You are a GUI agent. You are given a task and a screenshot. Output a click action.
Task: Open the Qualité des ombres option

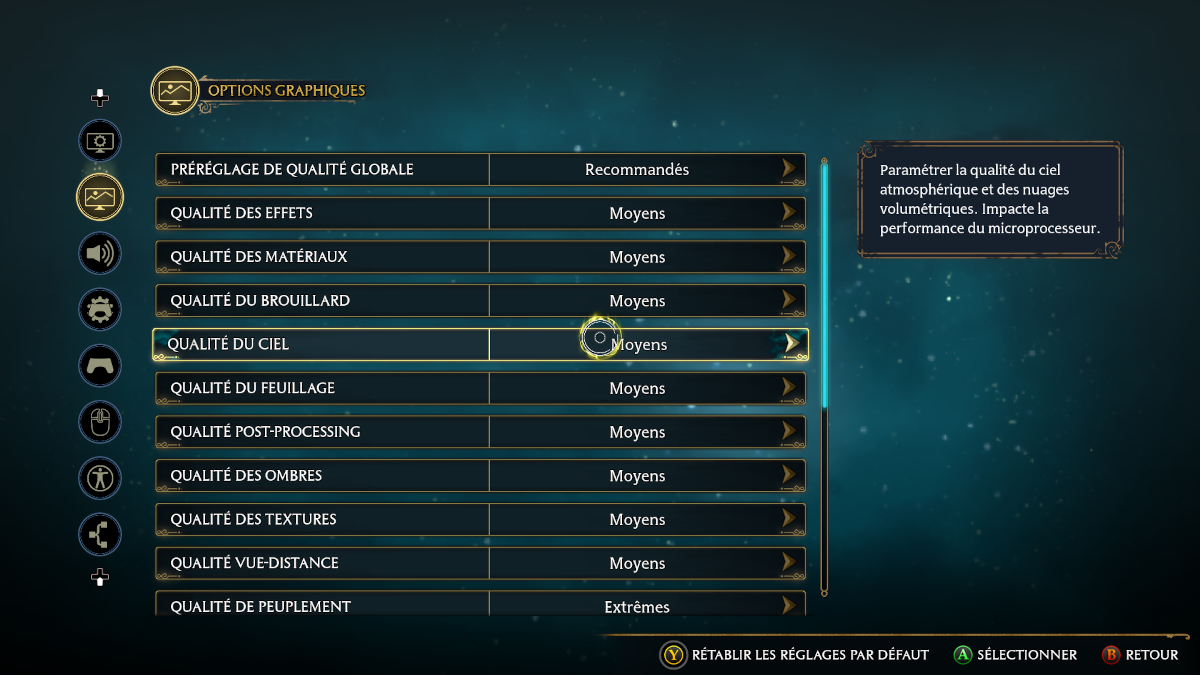pyautogui.click(x=480, y=476)
